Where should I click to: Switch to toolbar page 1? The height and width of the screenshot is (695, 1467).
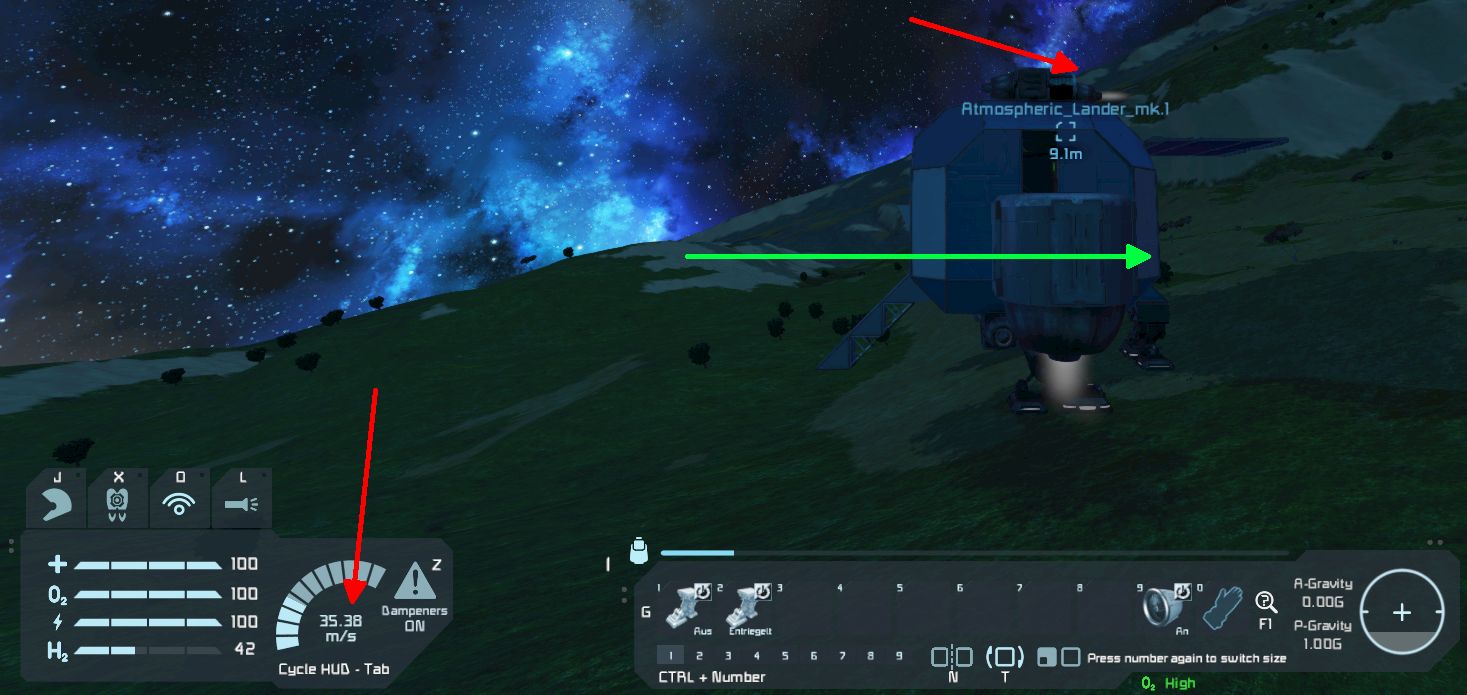click(x=670, y=656)
